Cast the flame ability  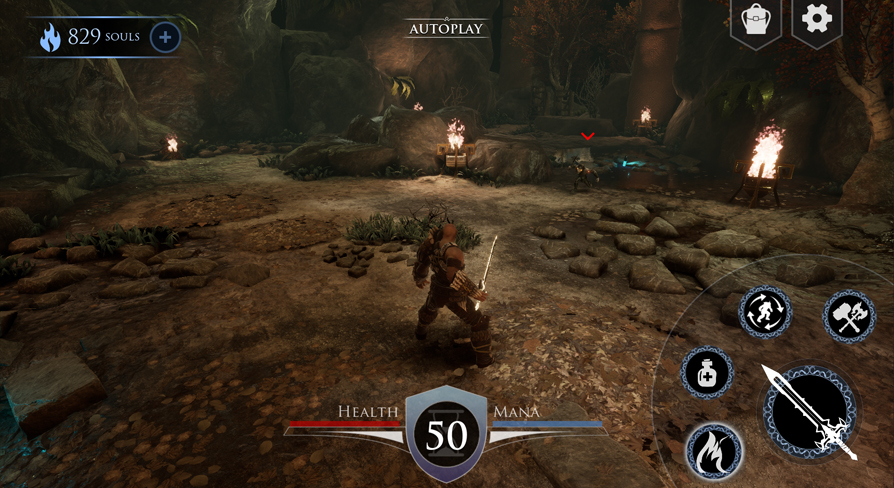click(714, 451)
